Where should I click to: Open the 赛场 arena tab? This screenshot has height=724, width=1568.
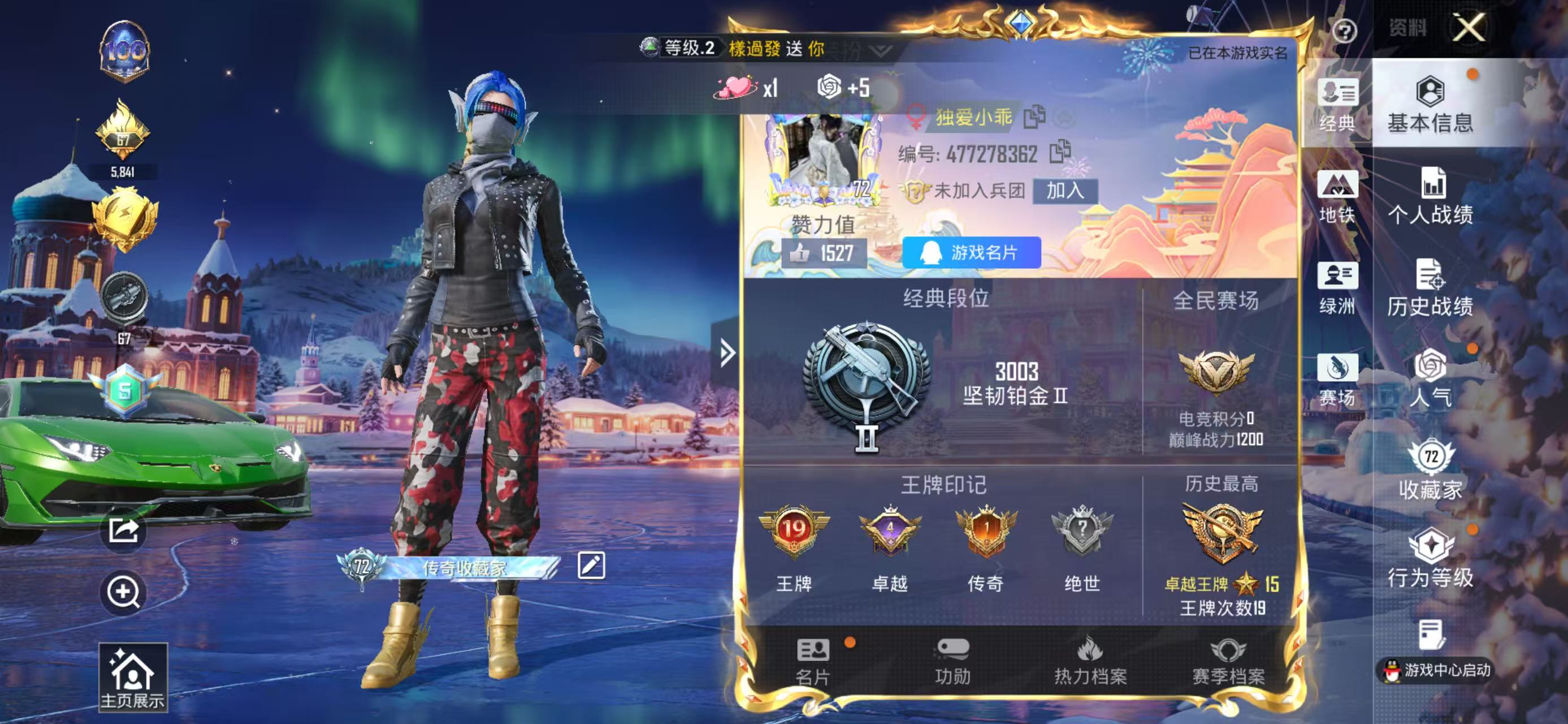1337,379
